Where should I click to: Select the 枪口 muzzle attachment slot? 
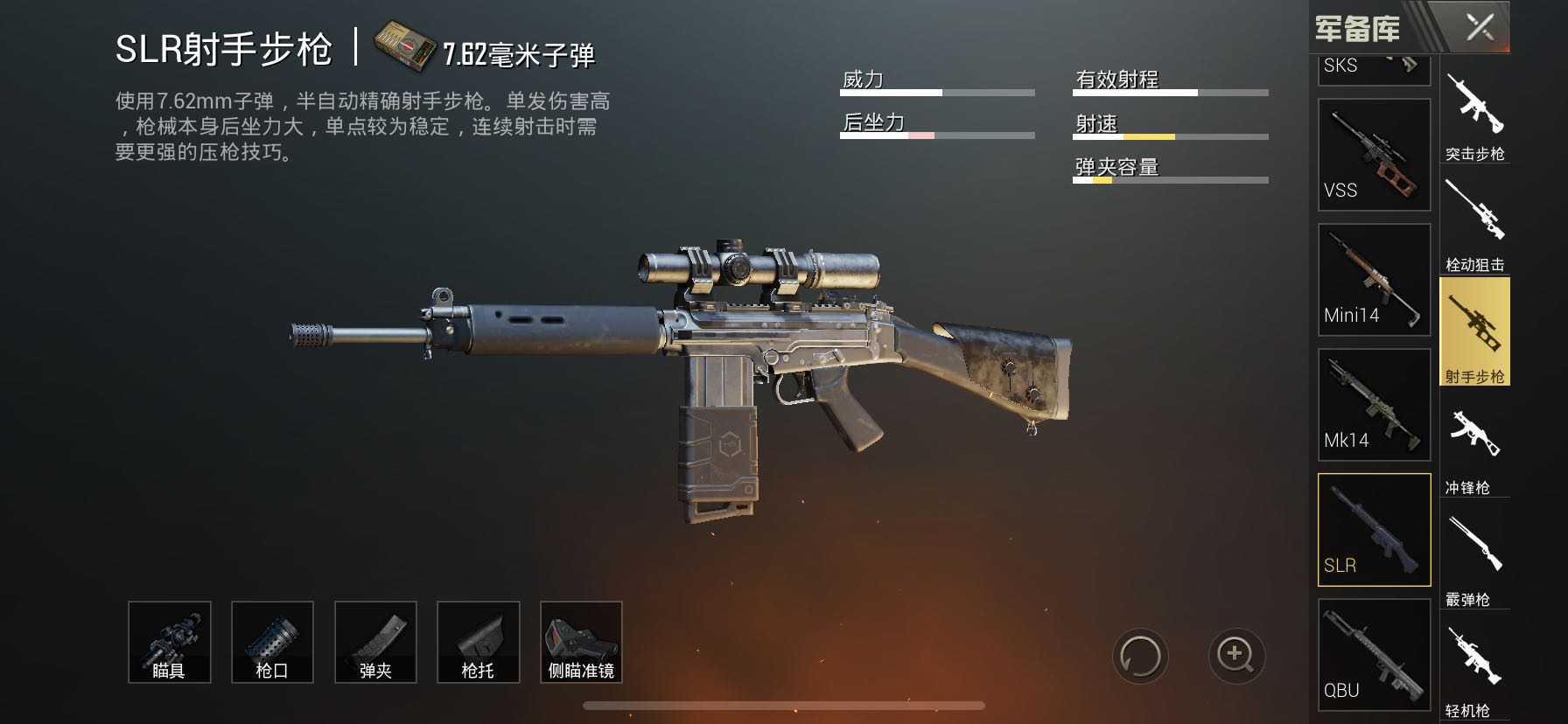[x=272, y=642]
